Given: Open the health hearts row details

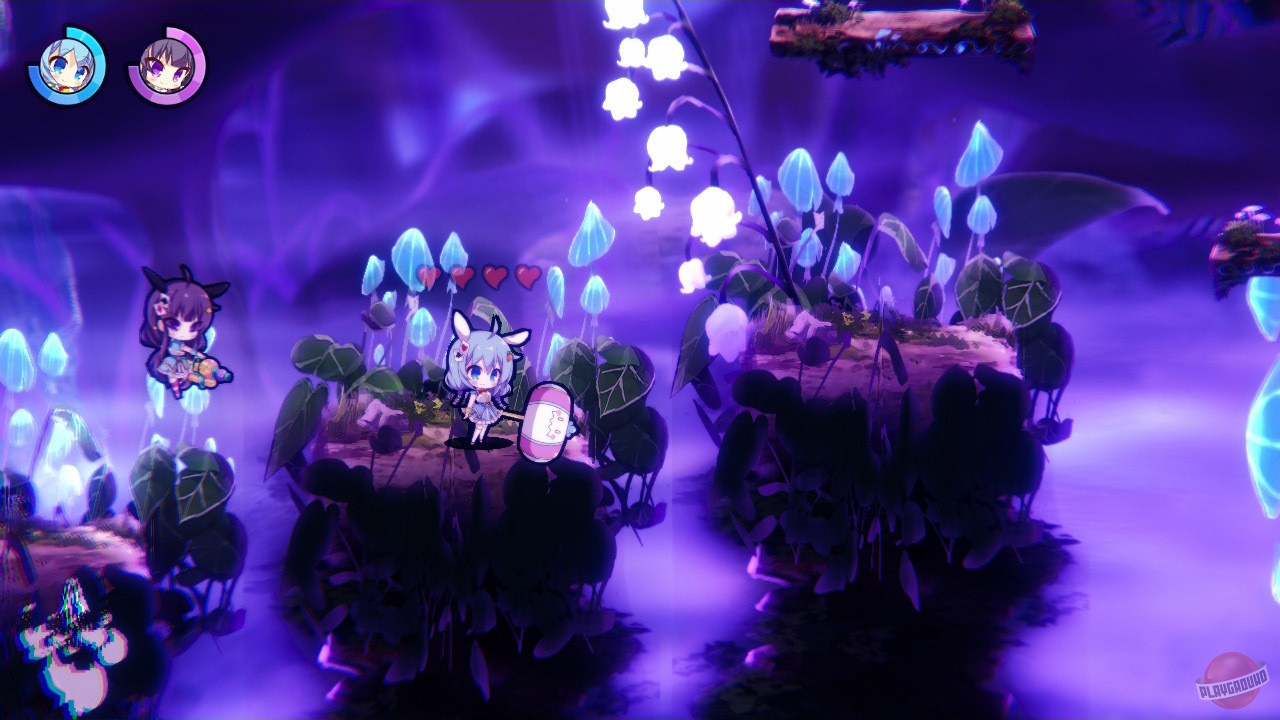Looking at the screenshot, I should coord(480,277).
